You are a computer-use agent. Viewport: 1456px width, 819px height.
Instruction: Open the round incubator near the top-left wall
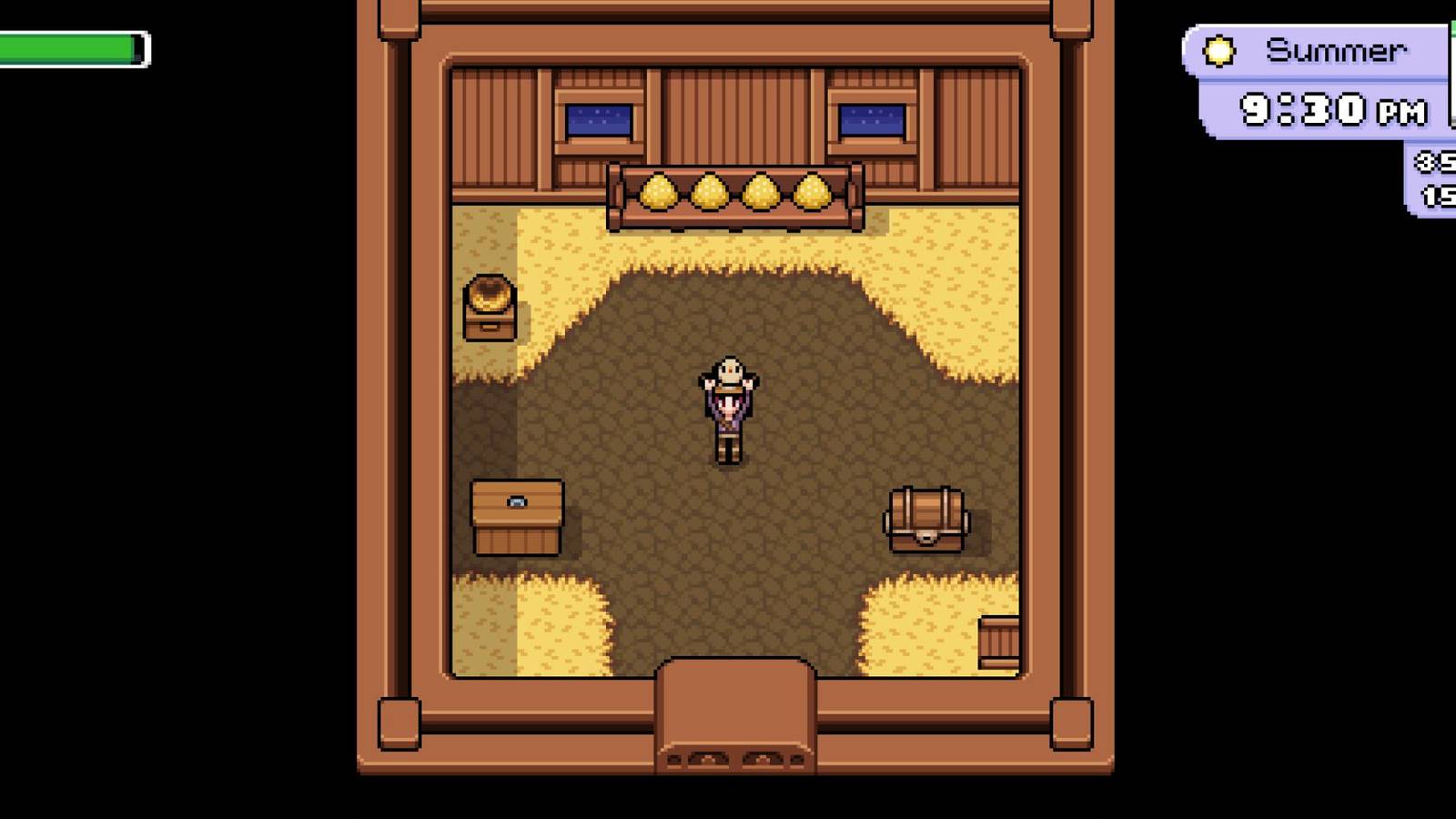coord(490,307)
